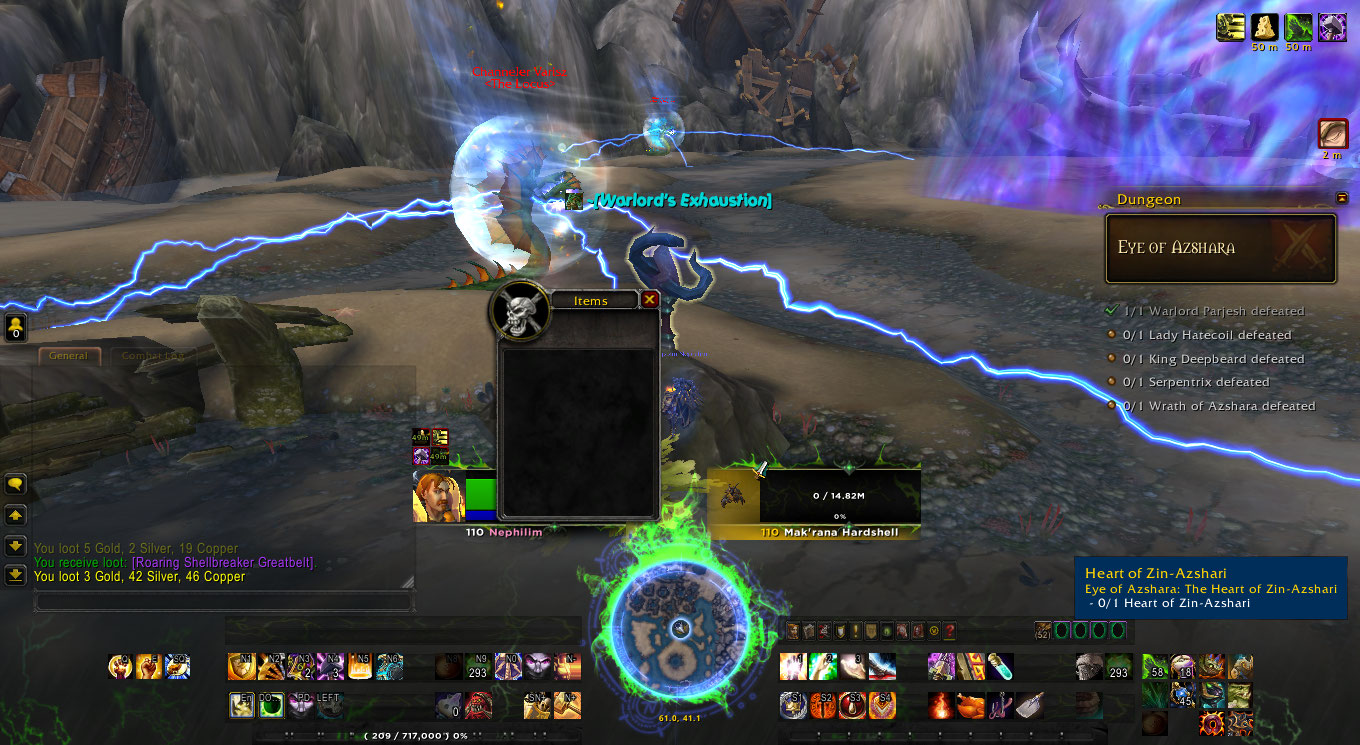Click the shovel icon on the action bar
The image size is (1360, 745).
point(1028,704)
